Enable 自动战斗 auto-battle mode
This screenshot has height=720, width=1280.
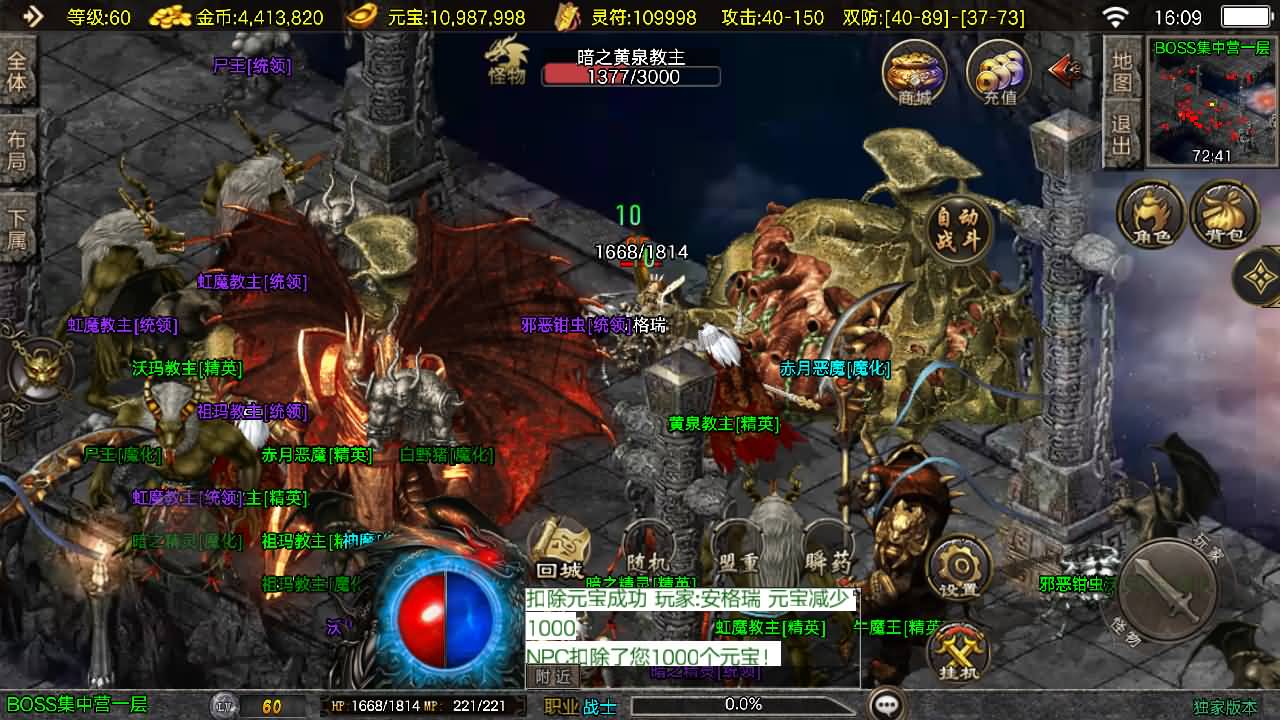[x=960, y=228]
